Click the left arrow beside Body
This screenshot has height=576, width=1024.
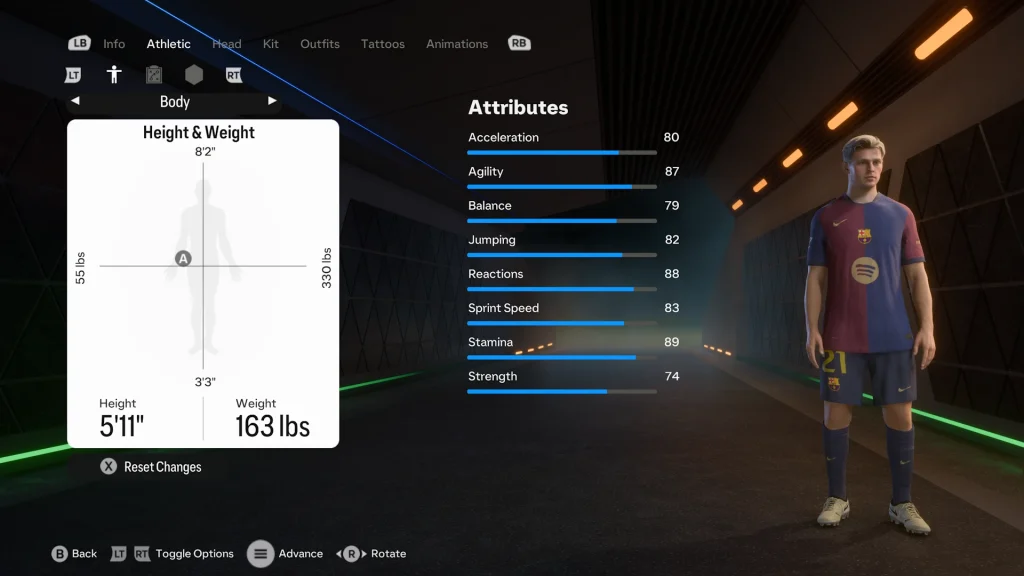coord(75,101)
